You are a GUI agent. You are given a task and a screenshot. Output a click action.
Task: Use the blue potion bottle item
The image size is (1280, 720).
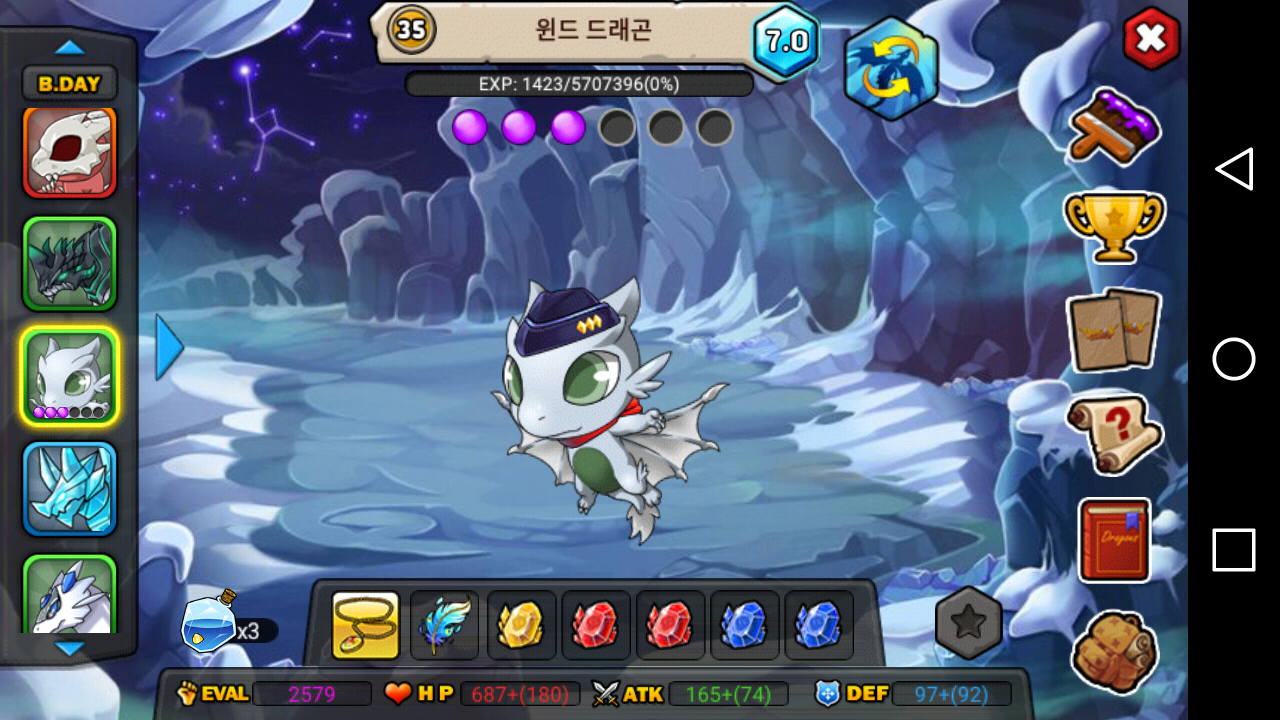pyautogui.click(x=209, y=624)
